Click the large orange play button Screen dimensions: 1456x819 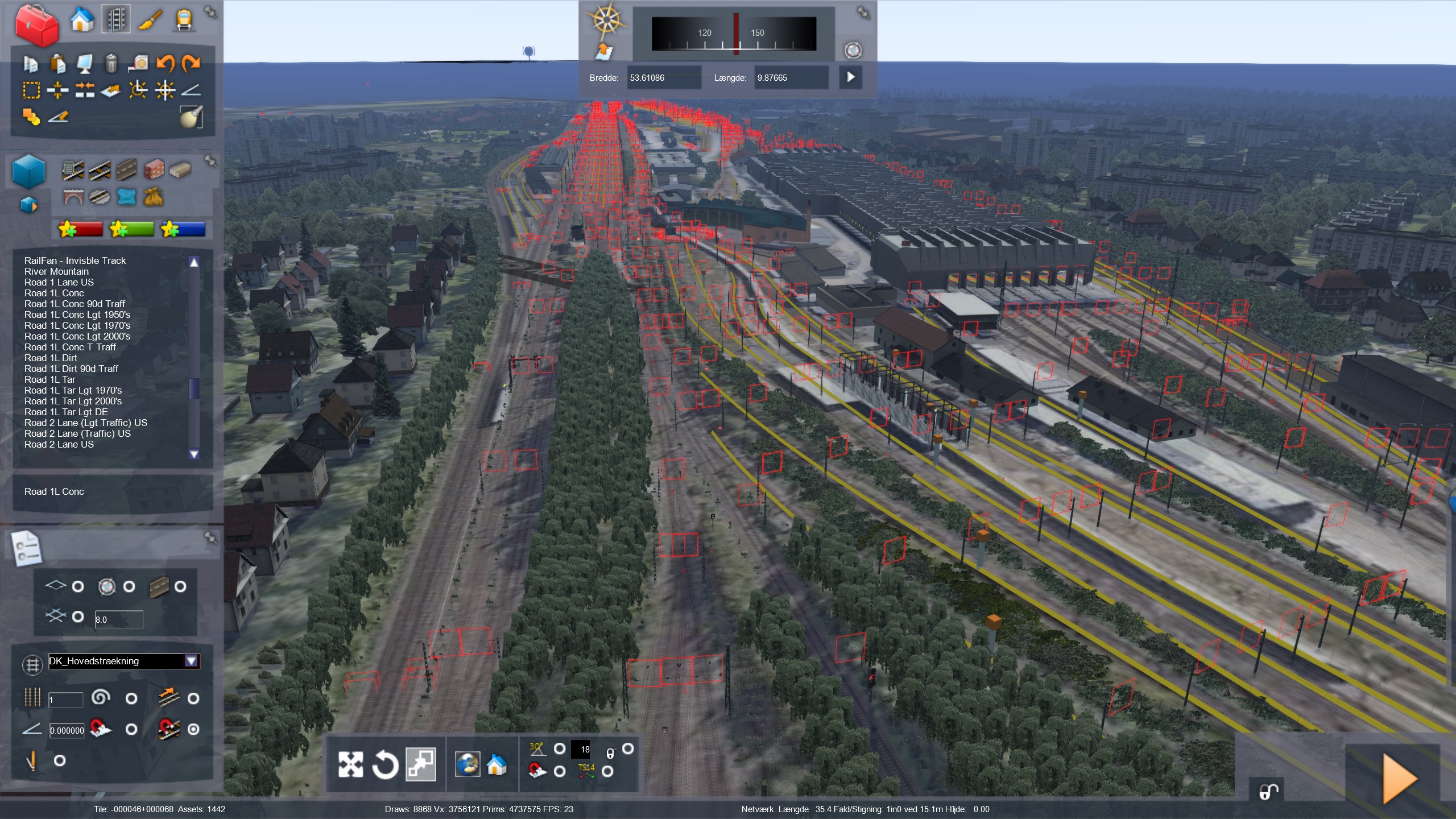coord(1399,778)
